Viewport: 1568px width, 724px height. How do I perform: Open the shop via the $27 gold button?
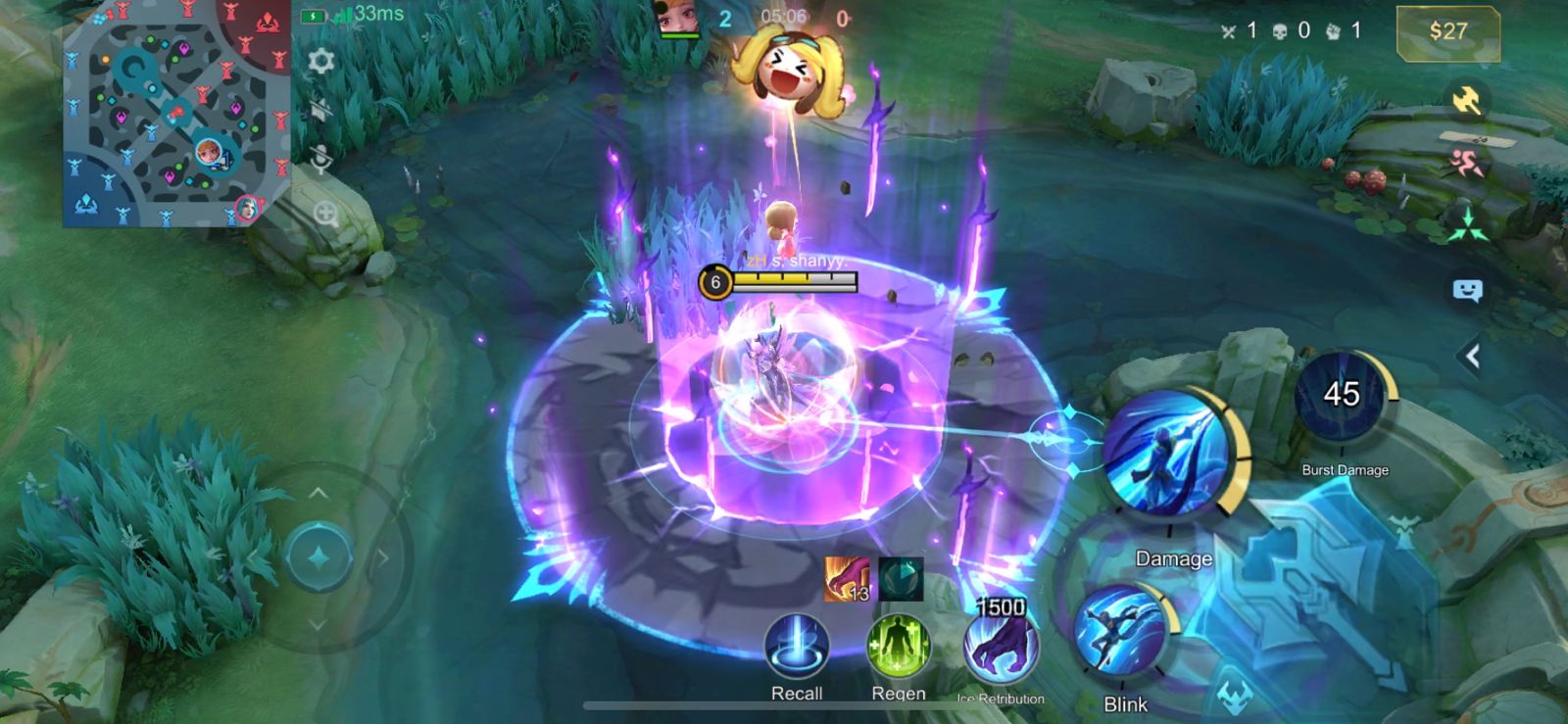[x=1447, y=32]
